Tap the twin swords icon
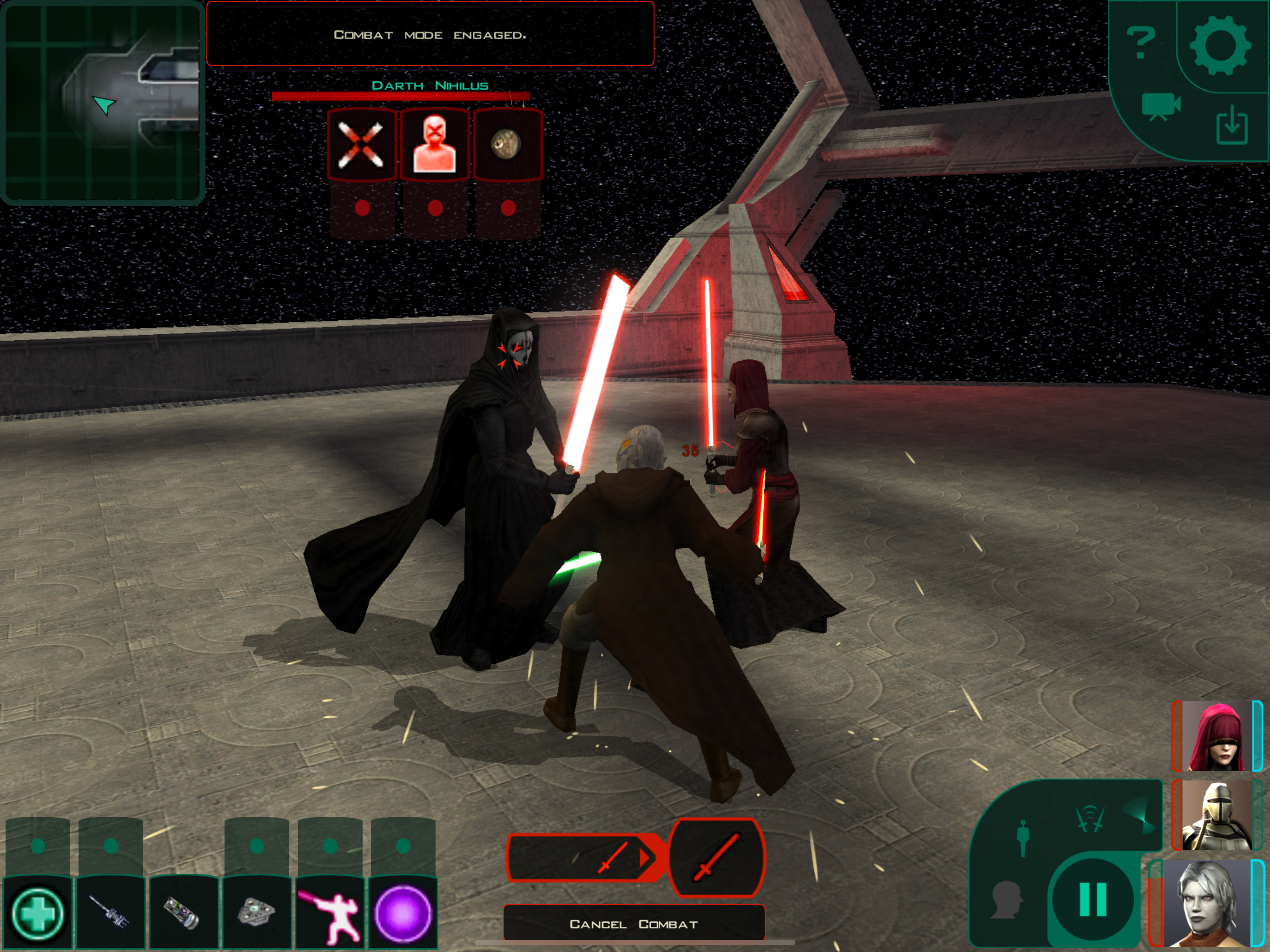1270x952 pixels. point(1090,819)
